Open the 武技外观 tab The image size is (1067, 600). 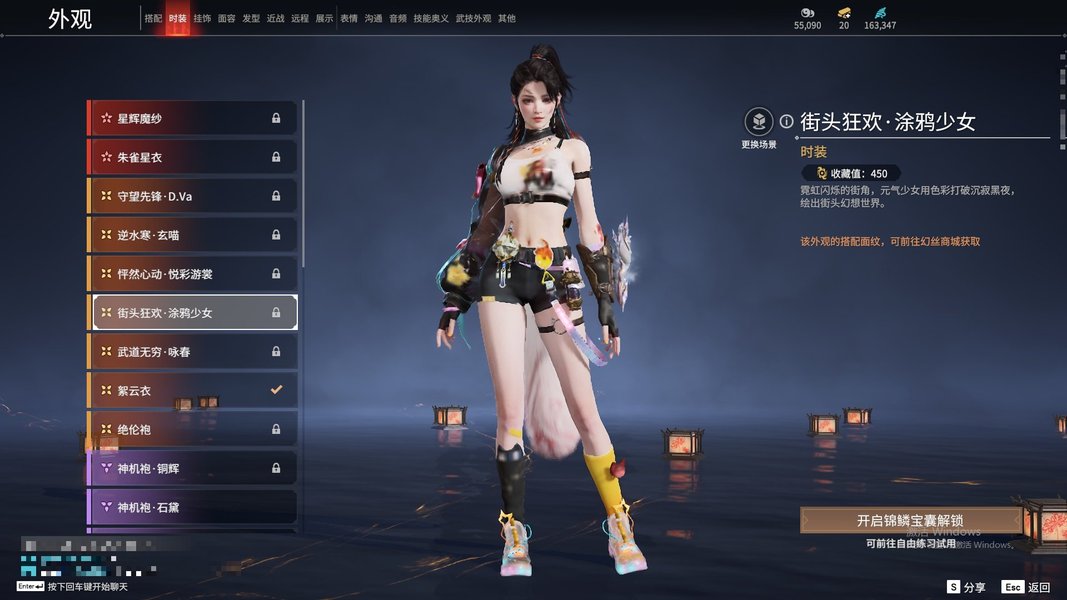coord(474,19)
